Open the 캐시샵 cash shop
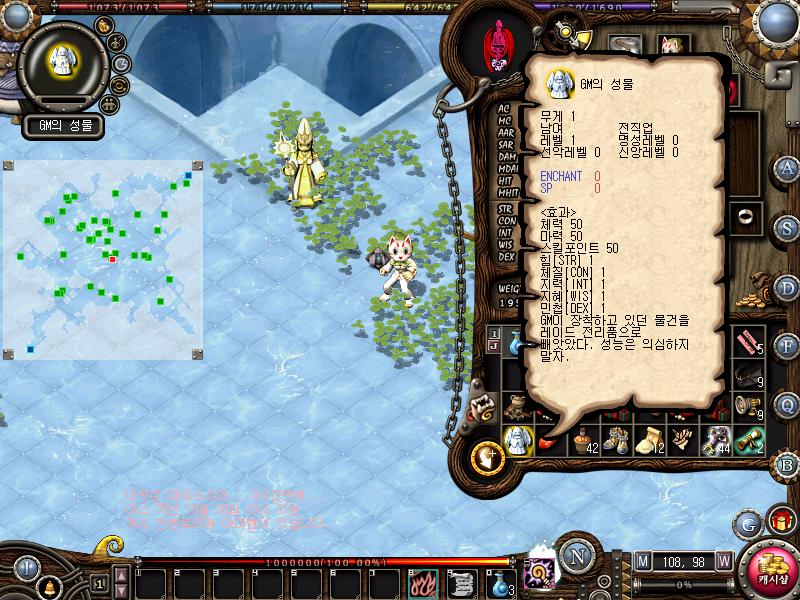Screen dimensions: 800x600 [767, 567]
